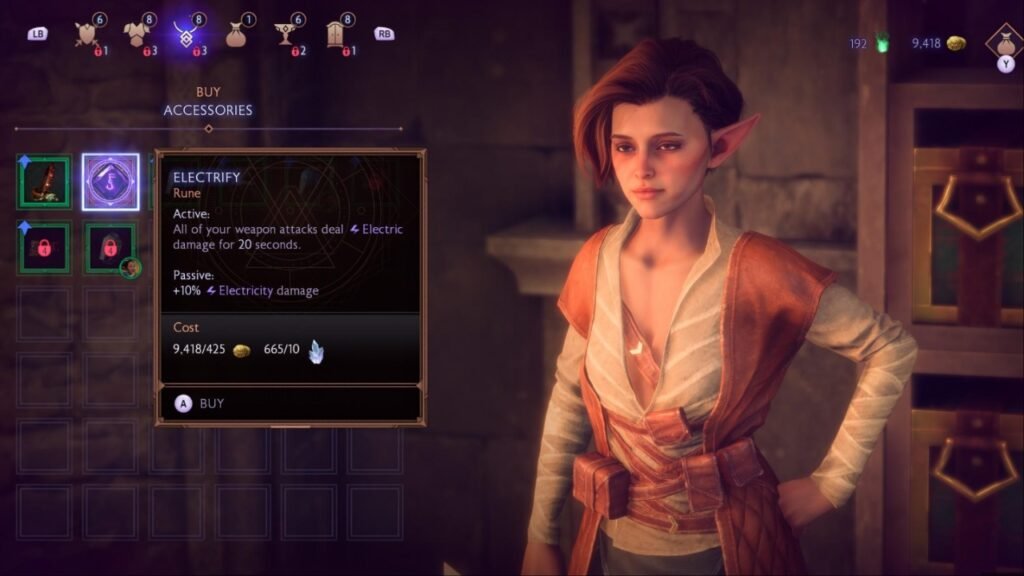Select the item slot left of Electrify
Viewport: 1024px width, 576px height.
44,182
